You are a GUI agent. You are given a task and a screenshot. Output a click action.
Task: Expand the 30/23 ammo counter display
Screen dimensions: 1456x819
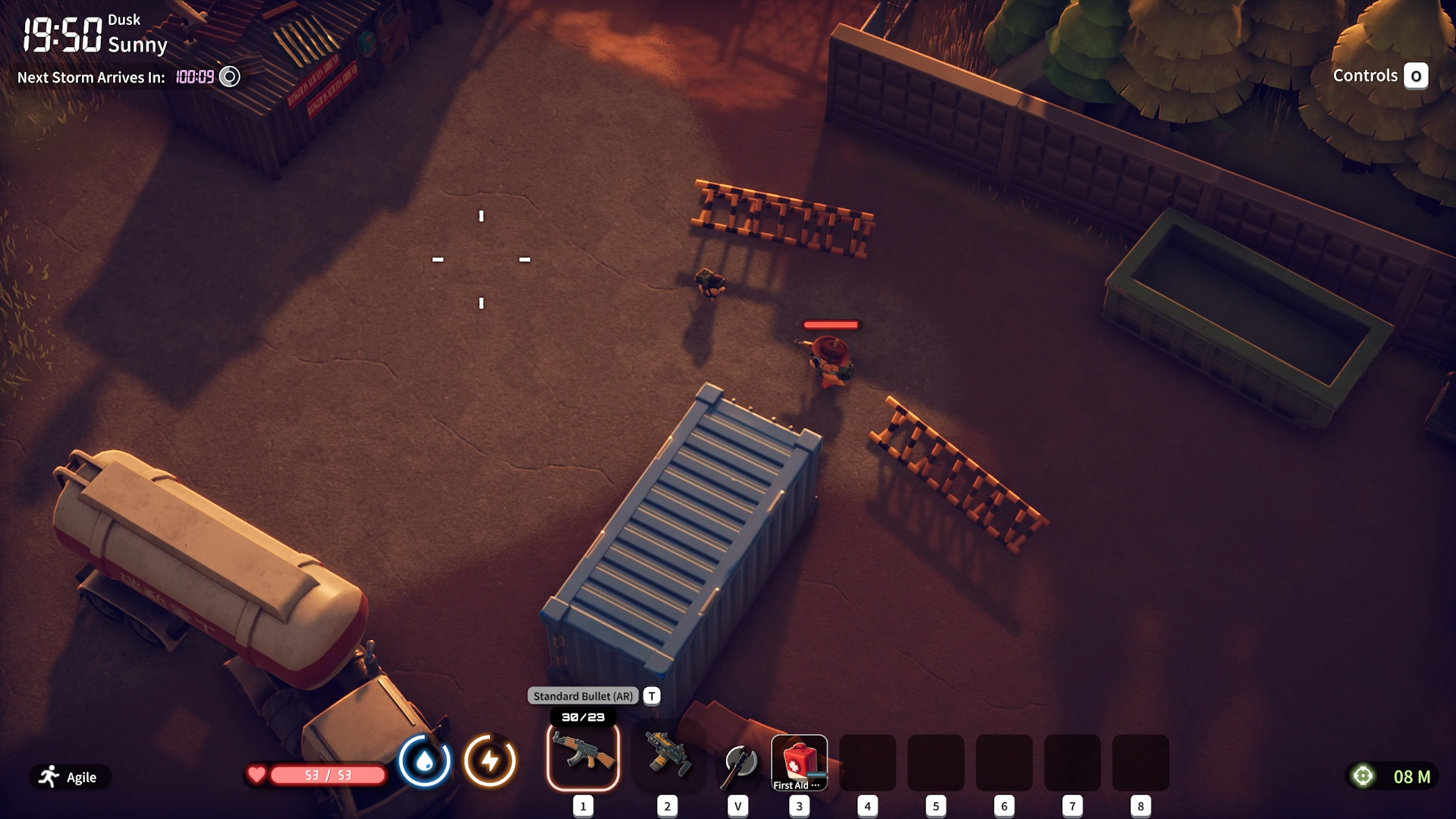pyautogui.click(x=583, y=716)
